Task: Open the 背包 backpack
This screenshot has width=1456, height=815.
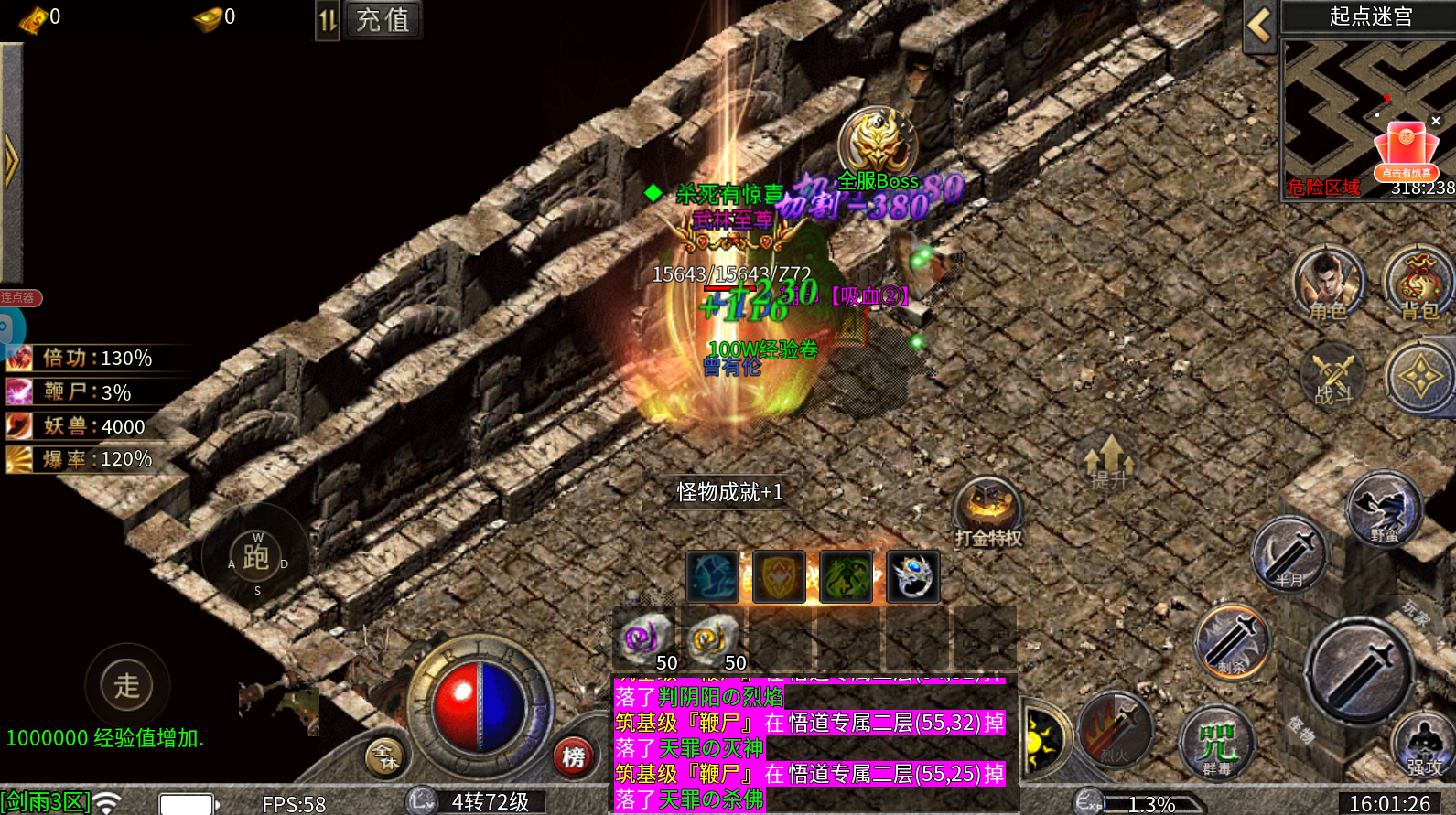Action: 1418,284
